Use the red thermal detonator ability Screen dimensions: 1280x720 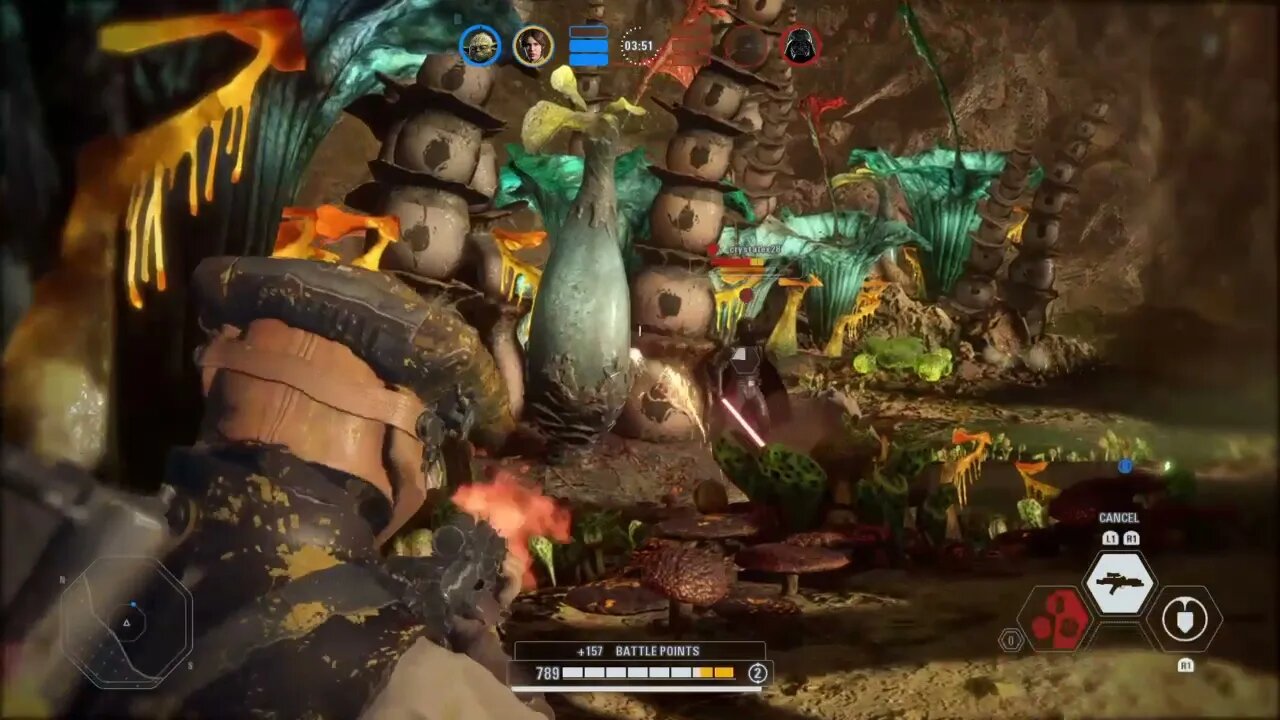[1053, 620]
